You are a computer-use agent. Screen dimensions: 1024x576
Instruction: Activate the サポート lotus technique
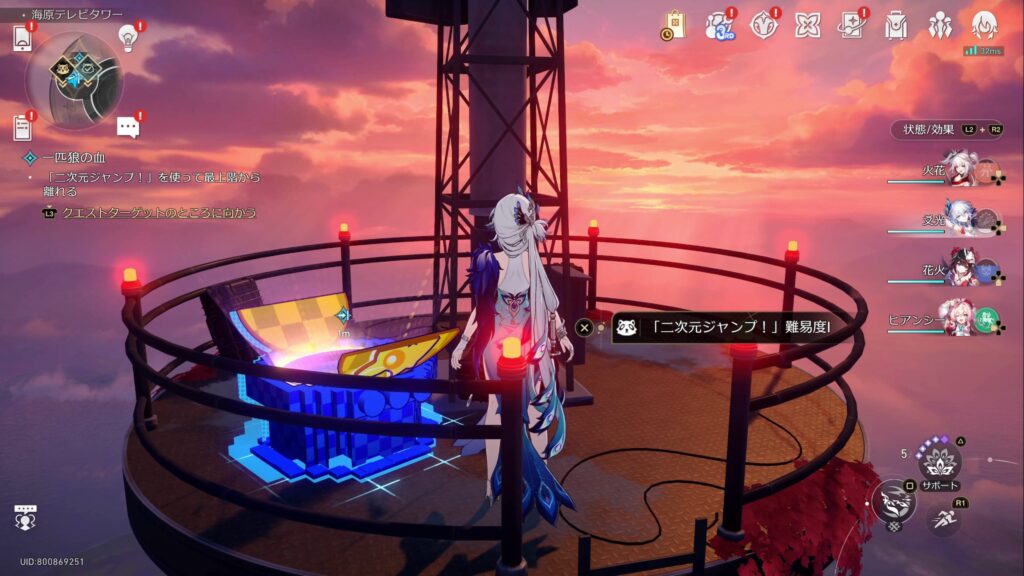pos(939,462)
